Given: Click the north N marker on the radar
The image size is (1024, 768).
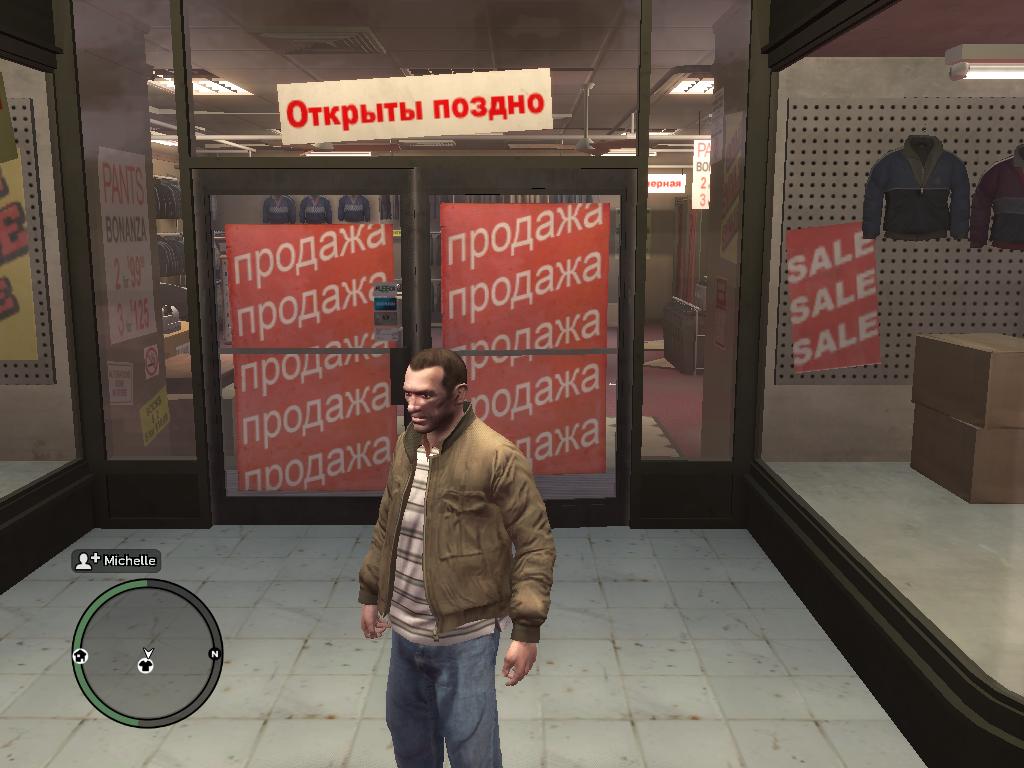Looking at the screenshot, I should [x=213, y=654].
